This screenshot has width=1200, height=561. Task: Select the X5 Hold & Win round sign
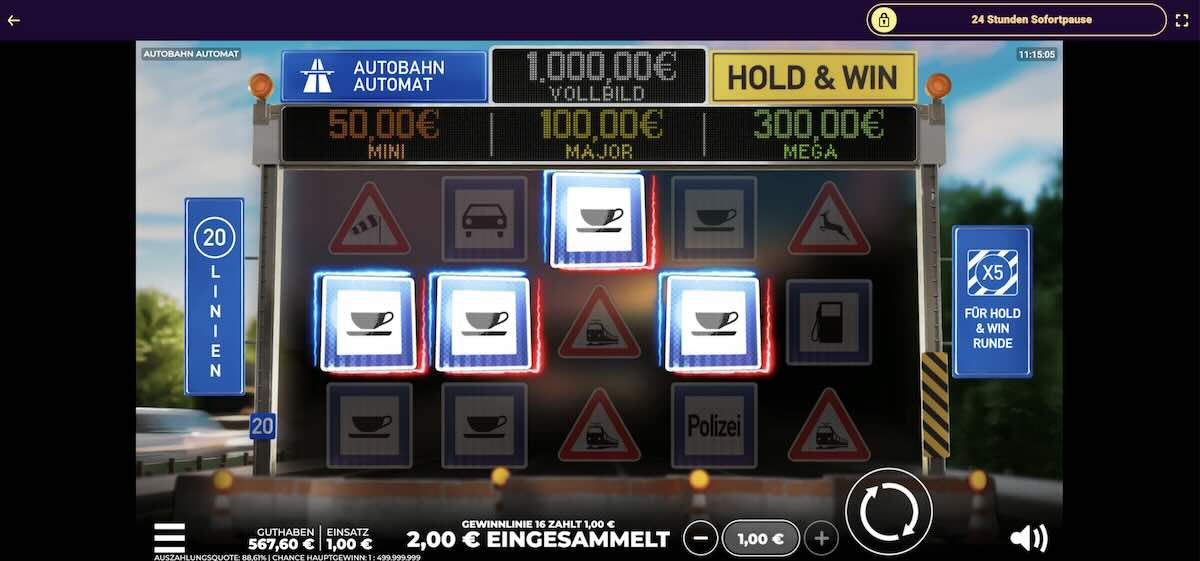tap(991, 301)
